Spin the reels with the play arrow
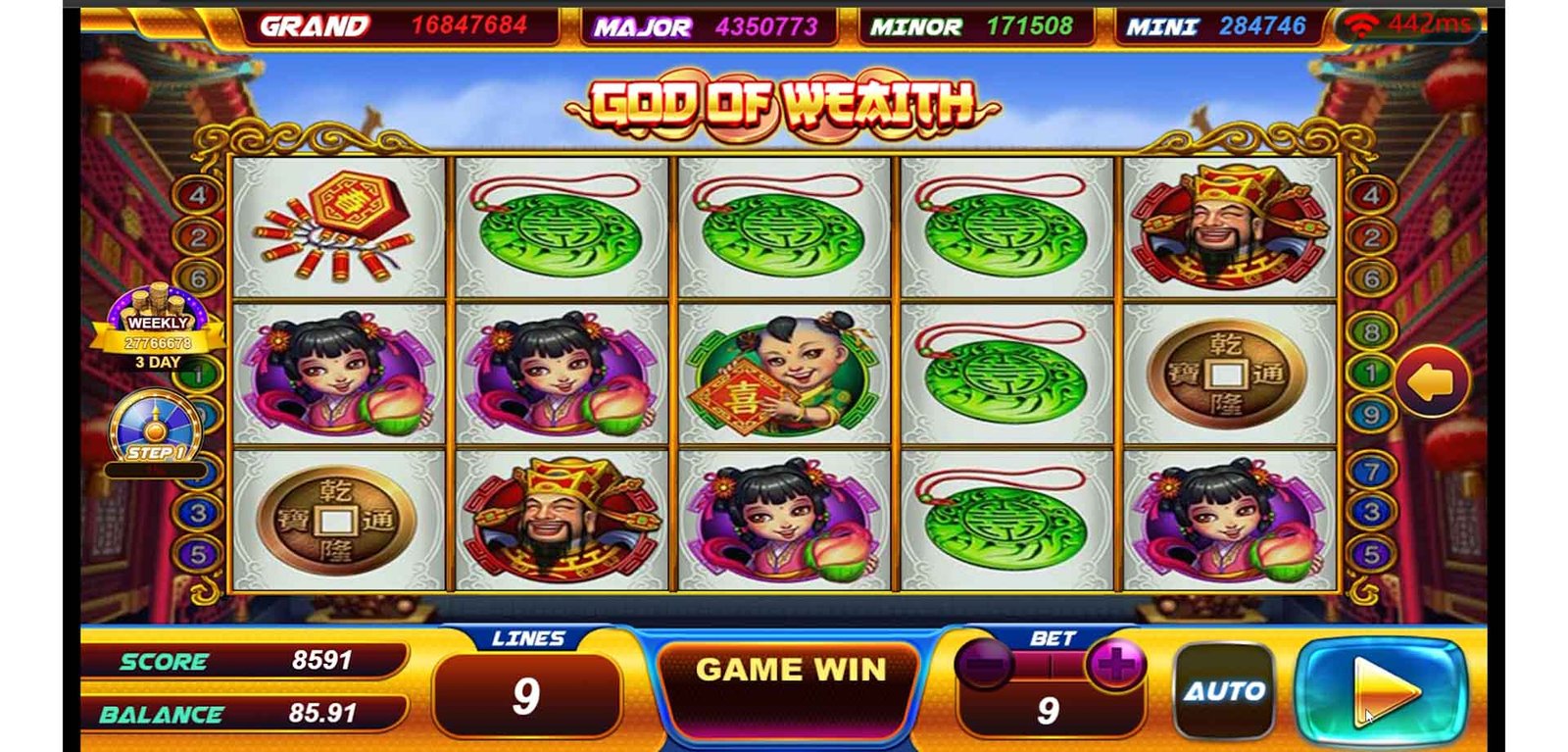The height and width of the screenshot is (752, 1568). pyautogui.click(x=1382, y=690)
